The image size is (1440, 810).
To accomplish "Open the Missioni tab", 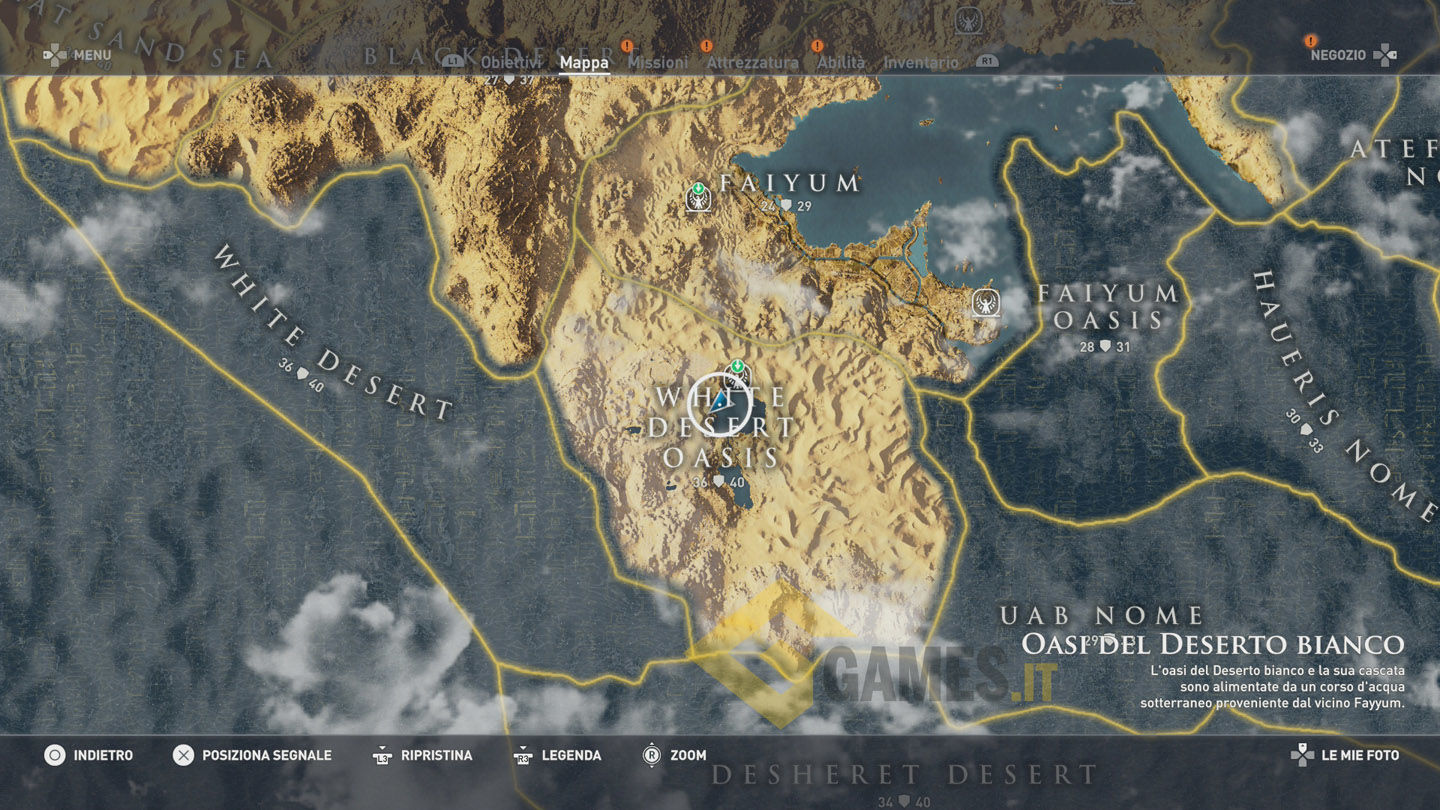I will click(658, 63).
